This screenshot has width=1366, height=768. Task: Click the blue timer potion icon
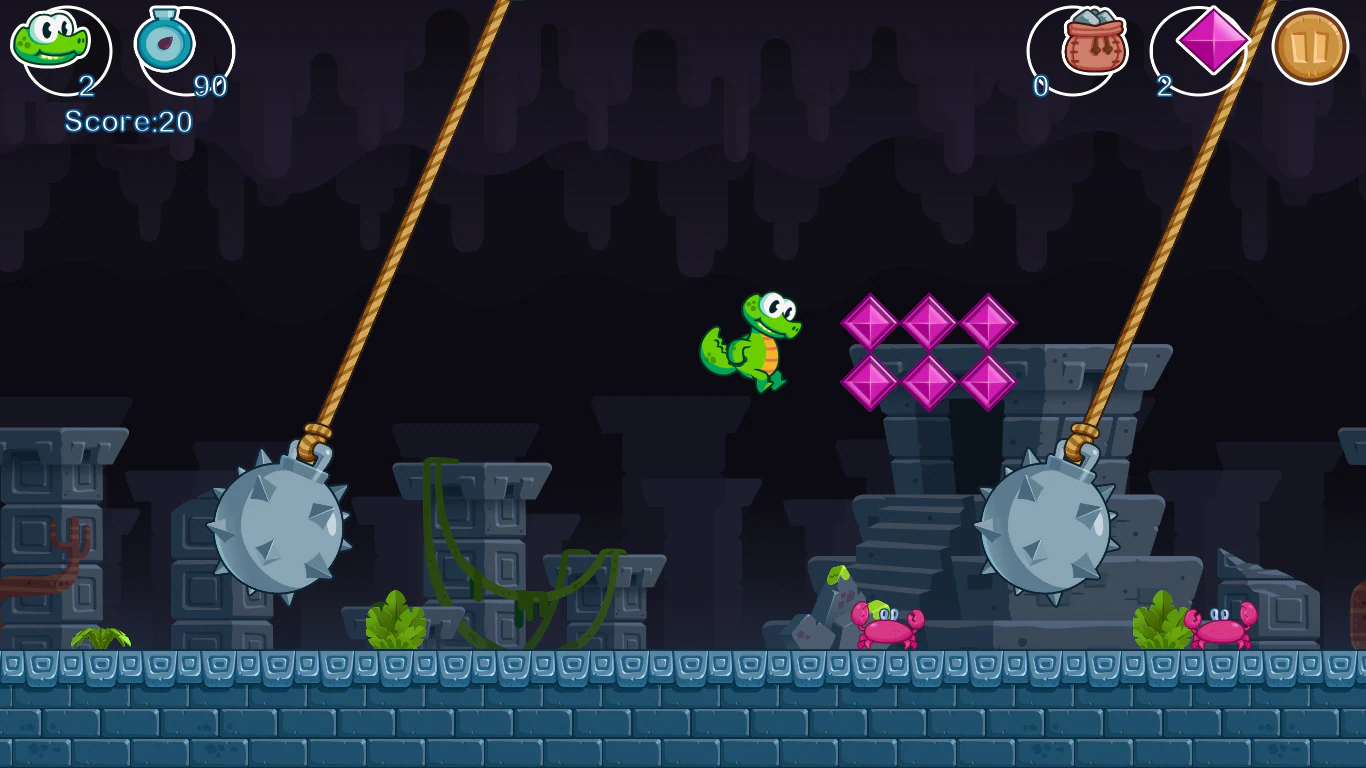[166, 42]
